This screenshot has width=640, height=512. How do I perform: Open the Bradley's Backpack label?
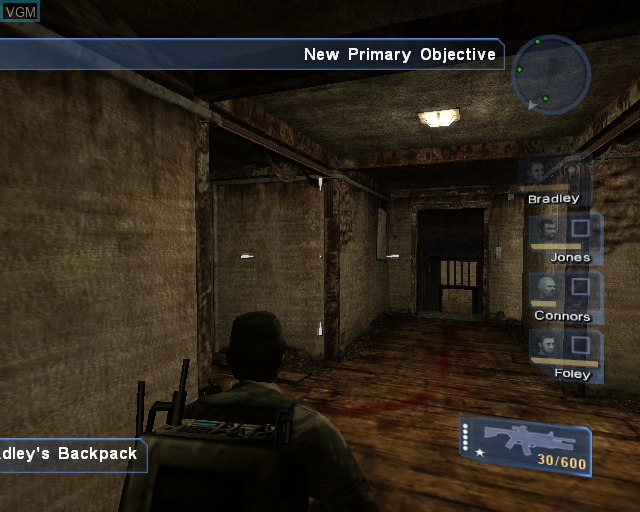click(x=72, y=453)
